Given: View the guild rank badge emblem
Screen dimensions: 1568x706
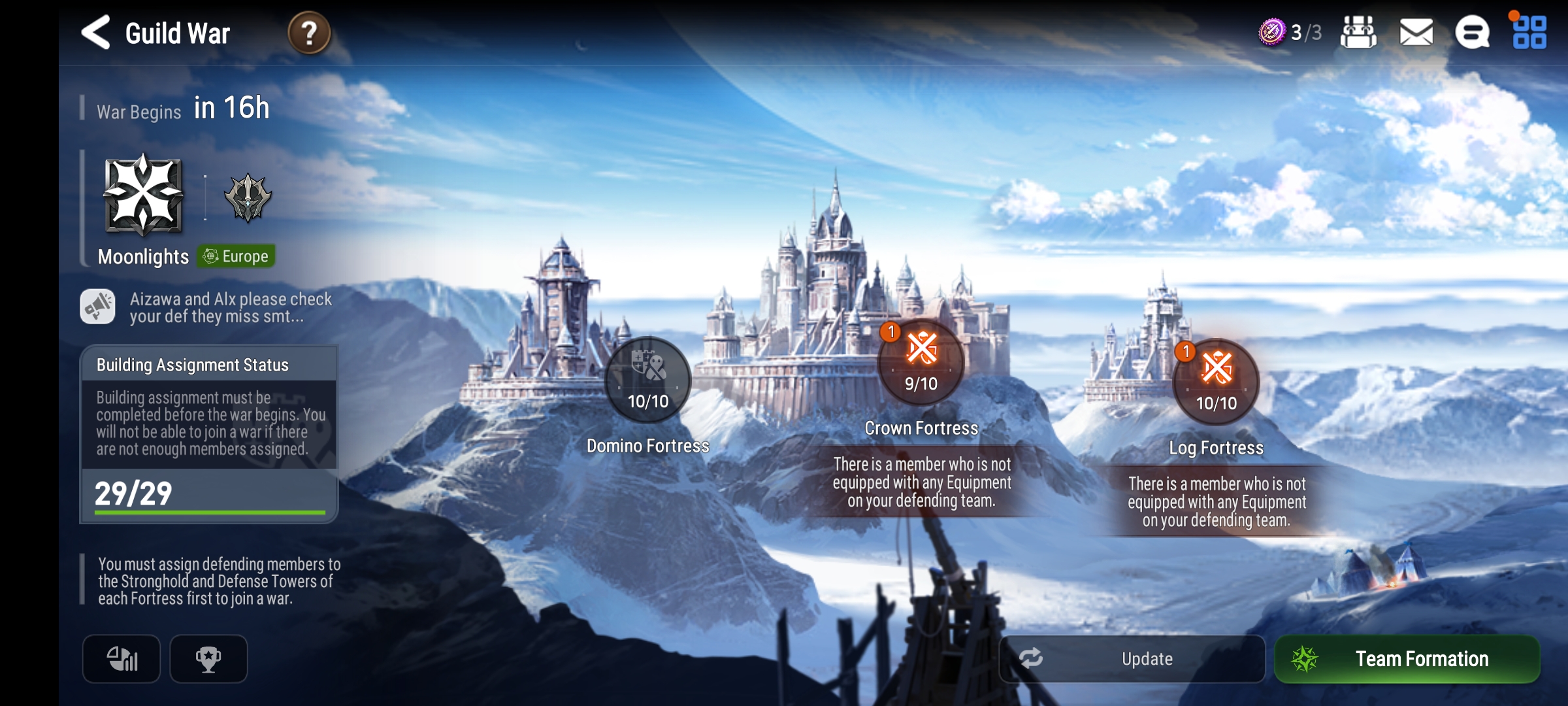Looking at the screenshot, I should coord(248,197).
